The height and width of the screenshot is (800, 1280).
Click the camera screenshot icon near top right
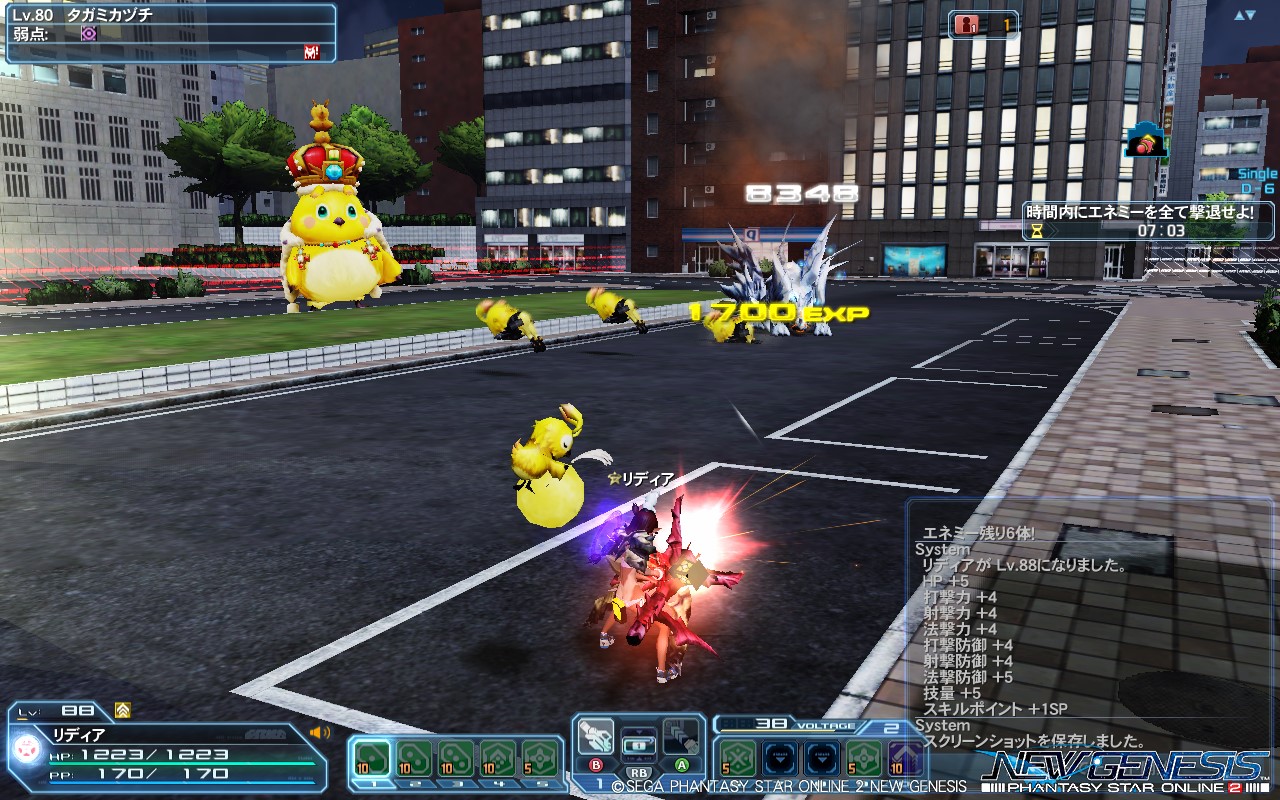1145,142
